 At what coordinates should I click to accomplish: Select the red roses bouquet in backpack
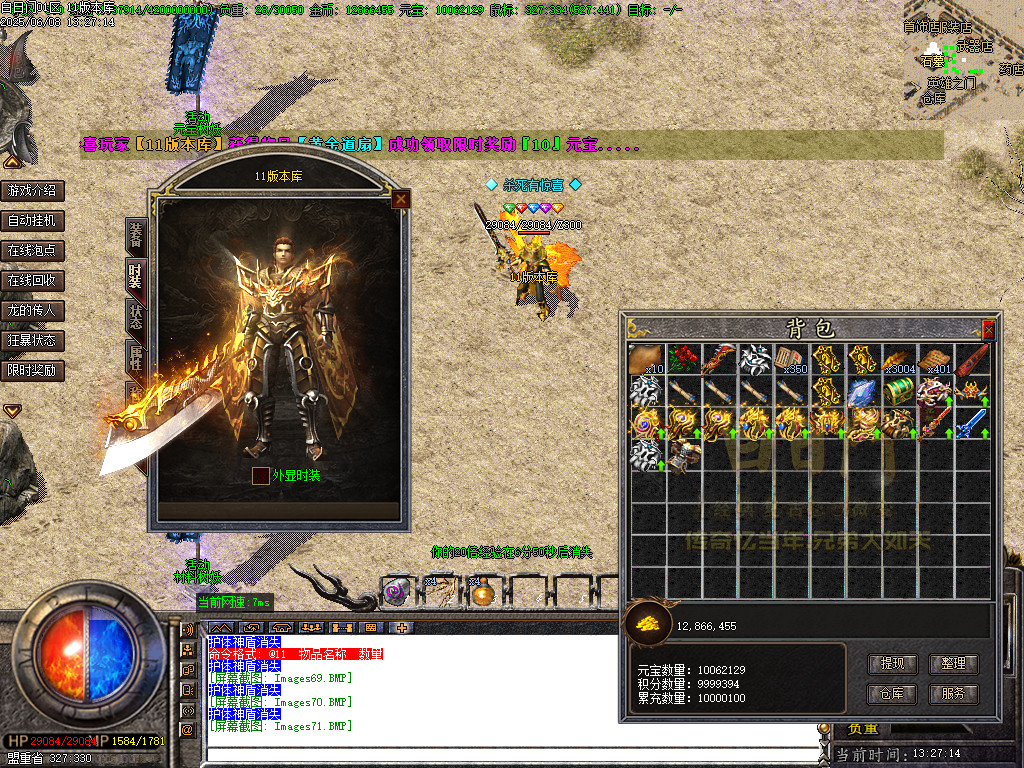coord(683,359)
